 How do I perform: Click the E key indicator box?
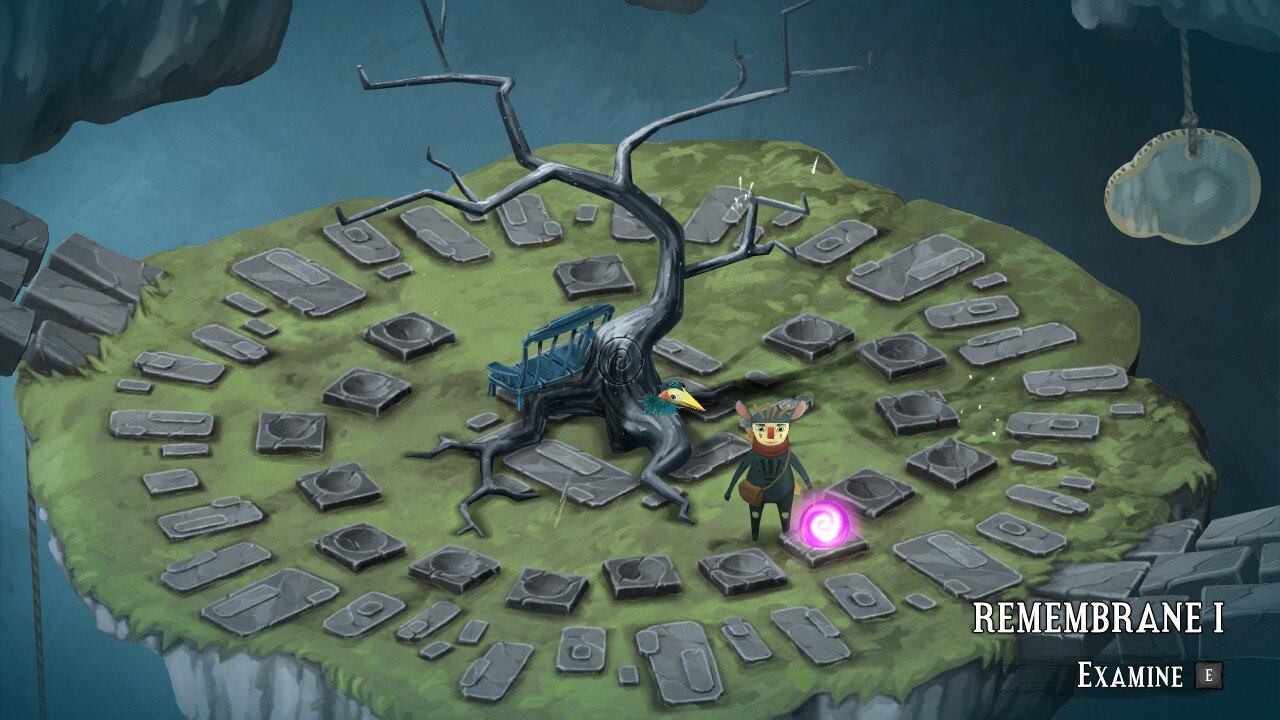[x=1208, y=675]
